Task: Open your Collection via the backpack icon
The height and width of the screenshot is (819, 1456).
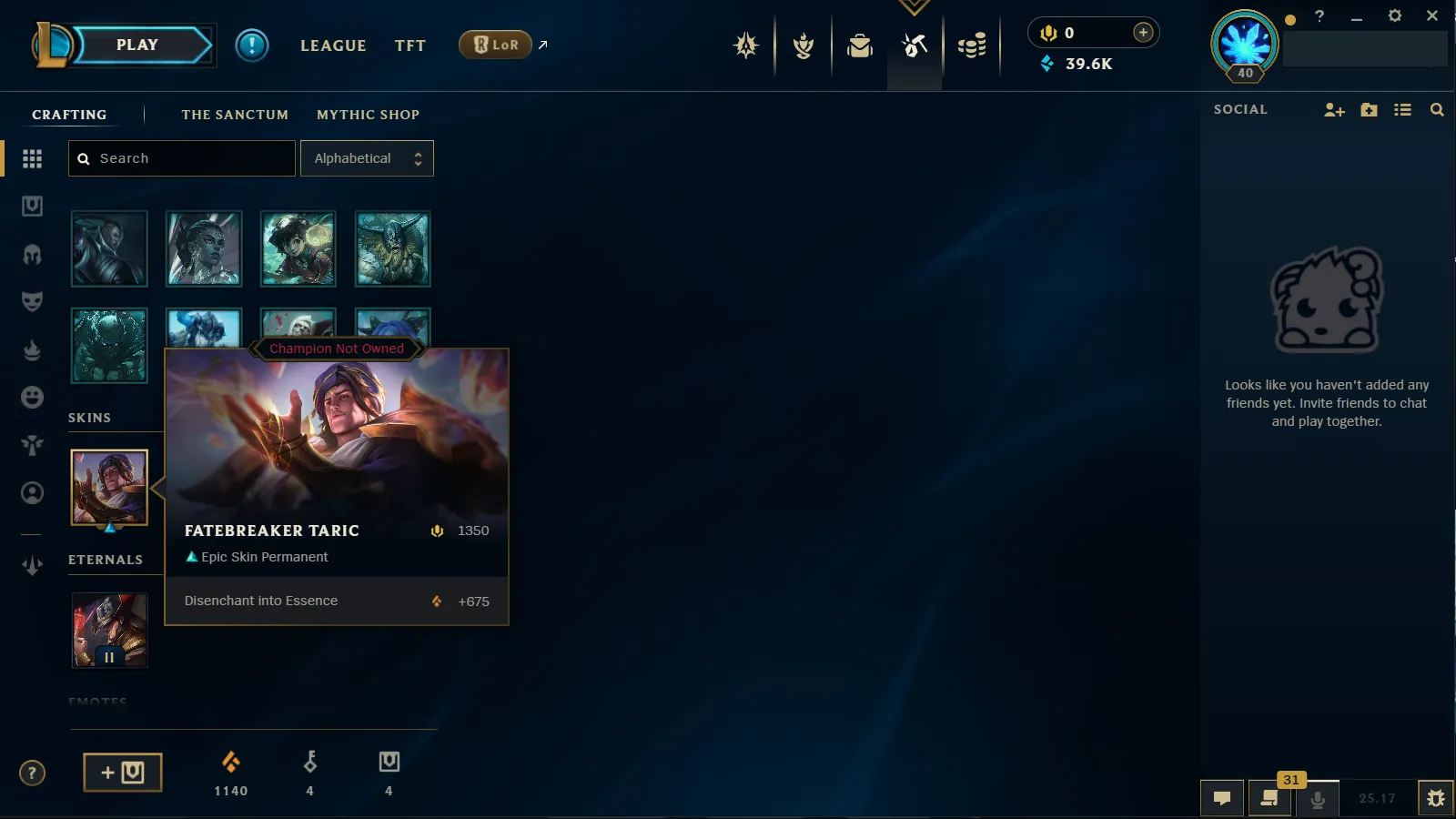Action: click(x=860, y=45)
